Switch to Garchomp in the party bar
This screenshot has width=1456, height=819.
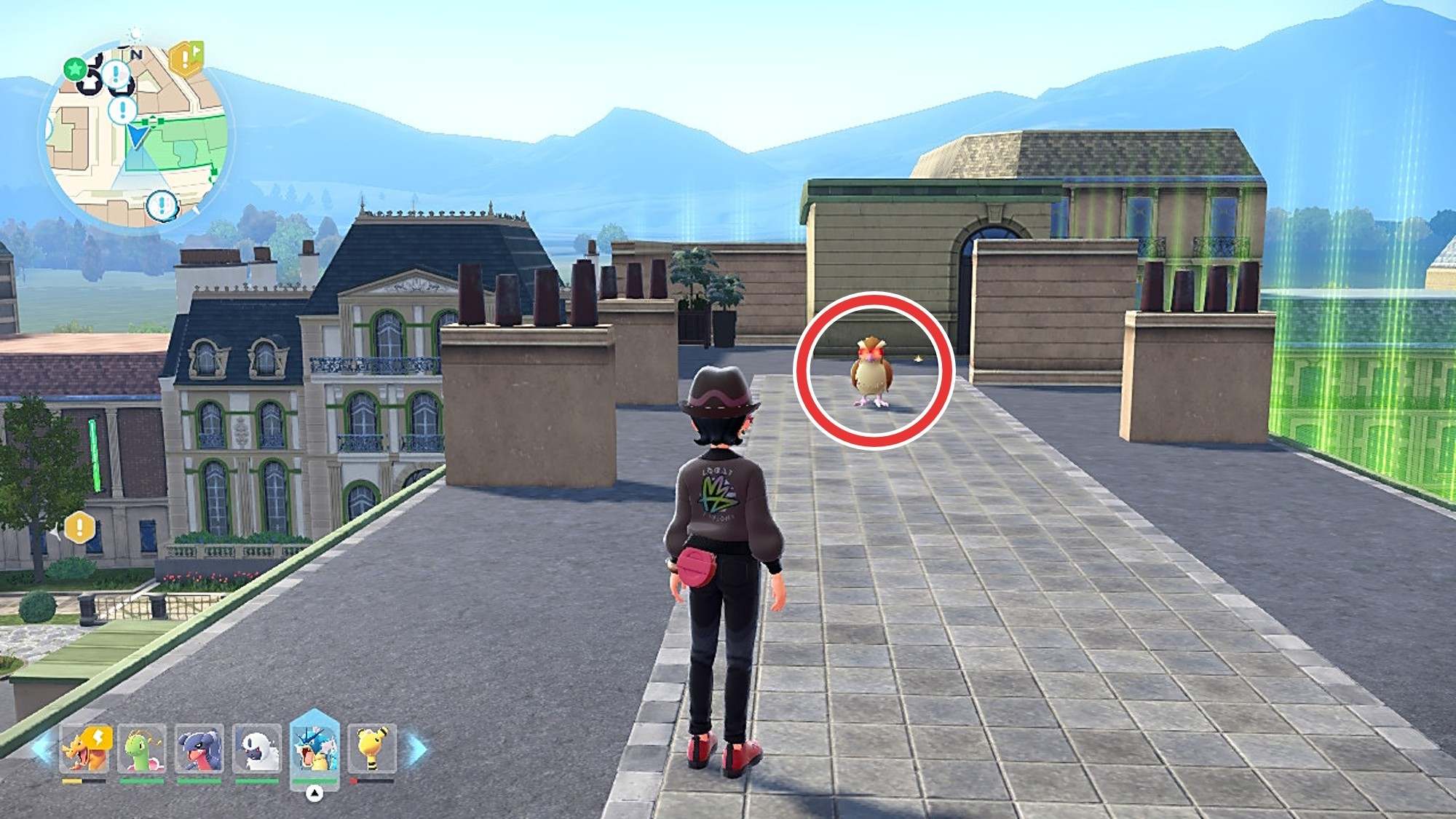(x=199, y=749)
